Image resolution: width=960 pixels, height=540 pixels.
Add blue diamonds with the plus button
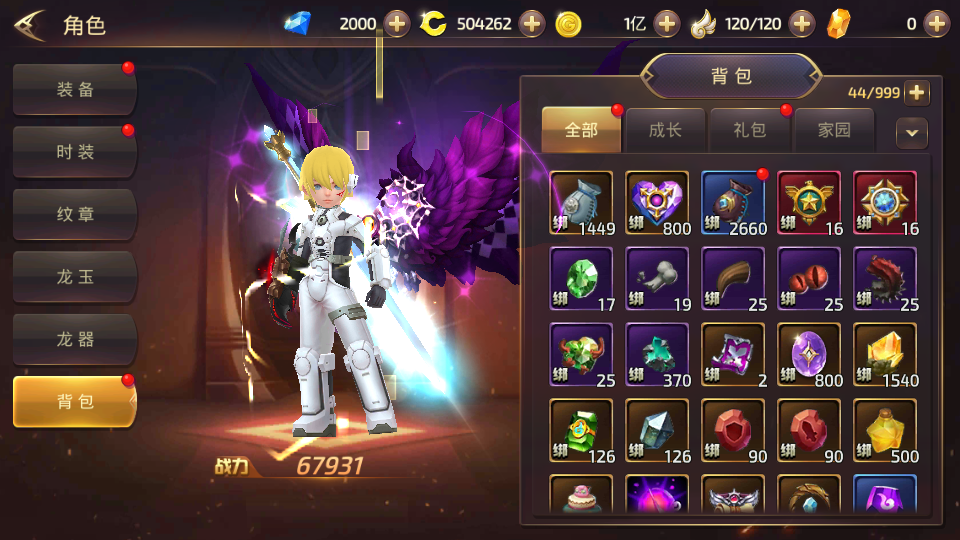[397, 23]
